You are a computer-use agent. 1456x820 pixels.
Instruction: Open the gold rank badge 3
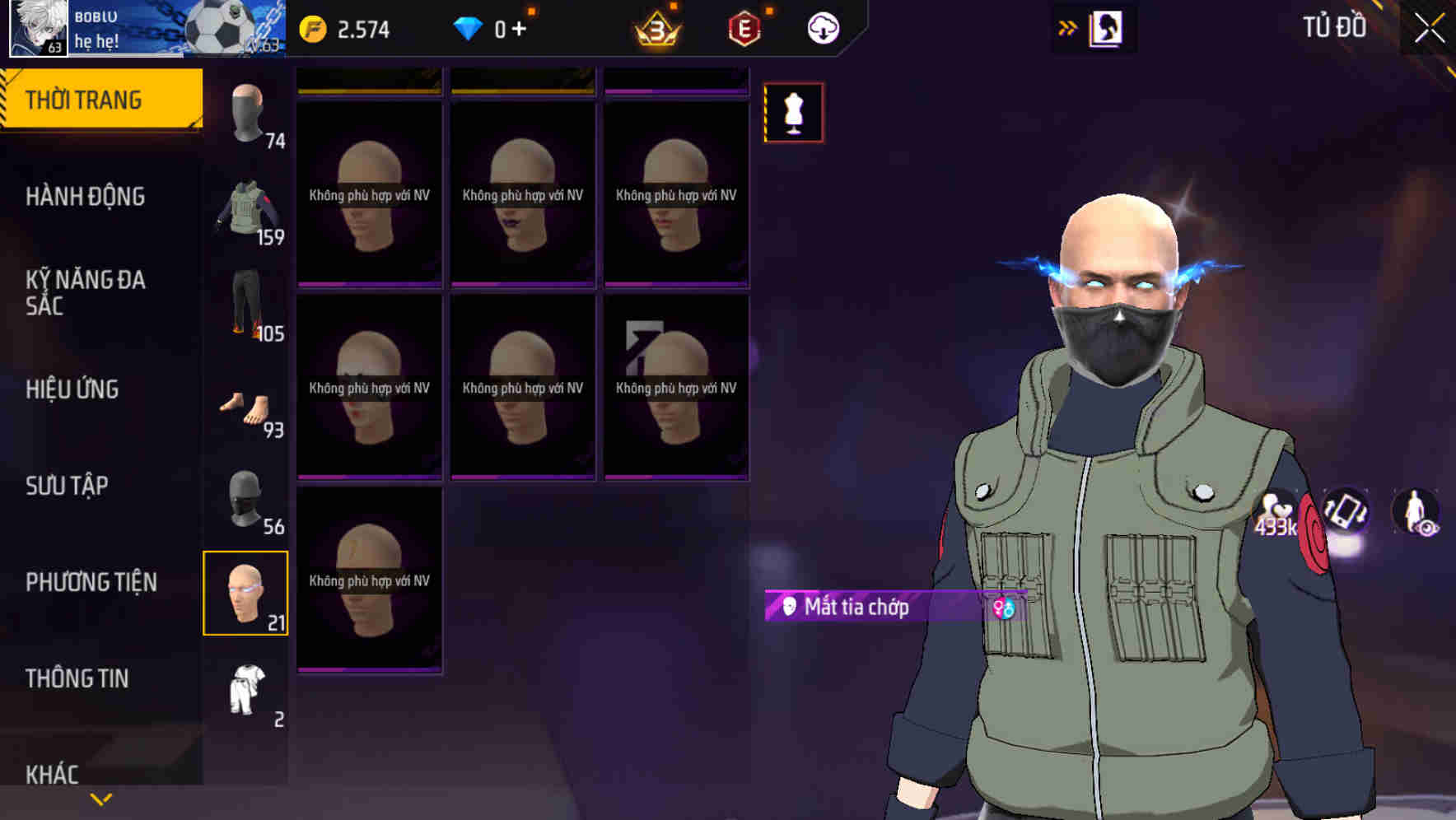point(654,27)
